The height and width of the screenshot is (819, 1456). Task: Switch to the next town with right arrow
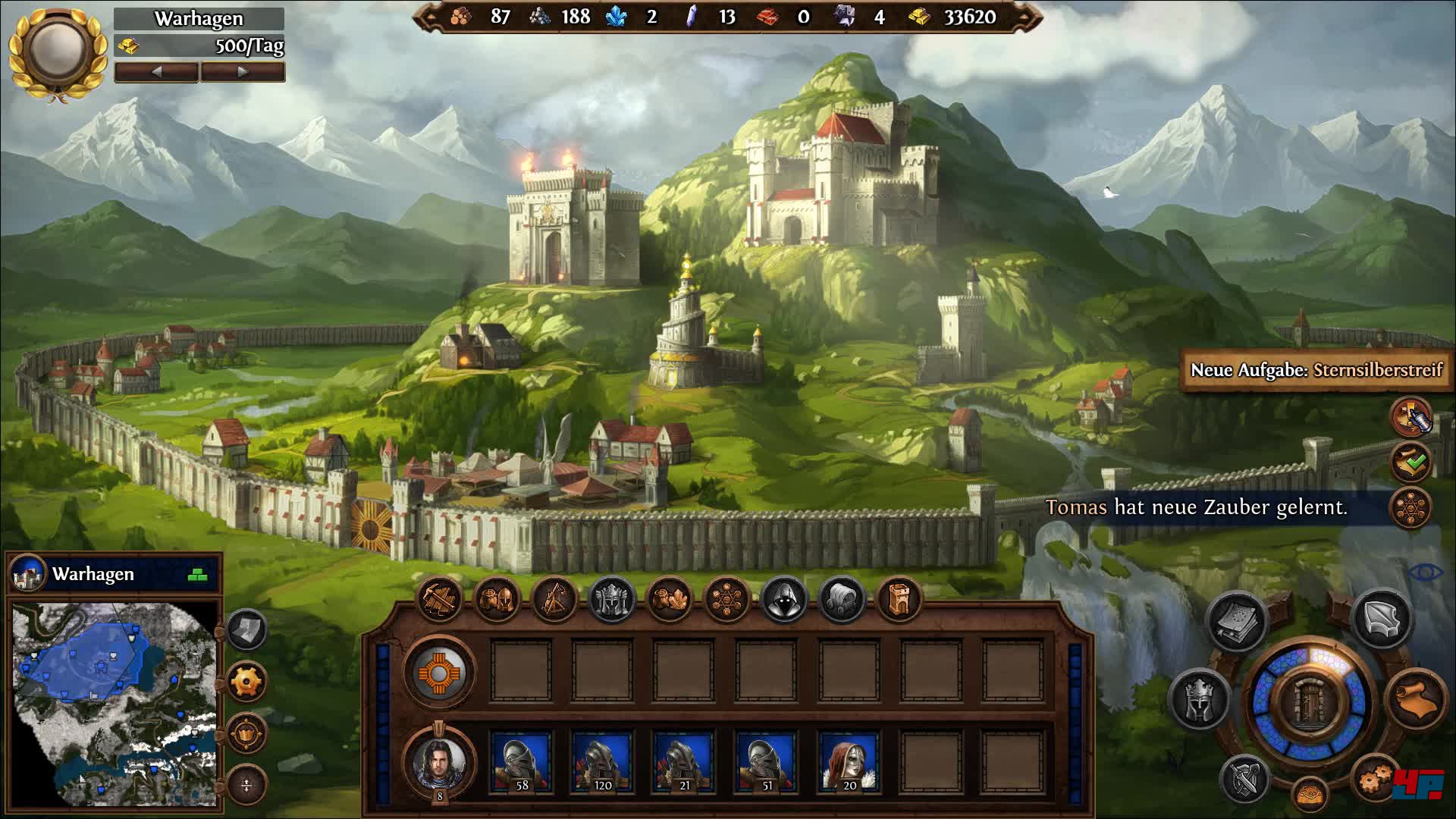tap(243, 72)
